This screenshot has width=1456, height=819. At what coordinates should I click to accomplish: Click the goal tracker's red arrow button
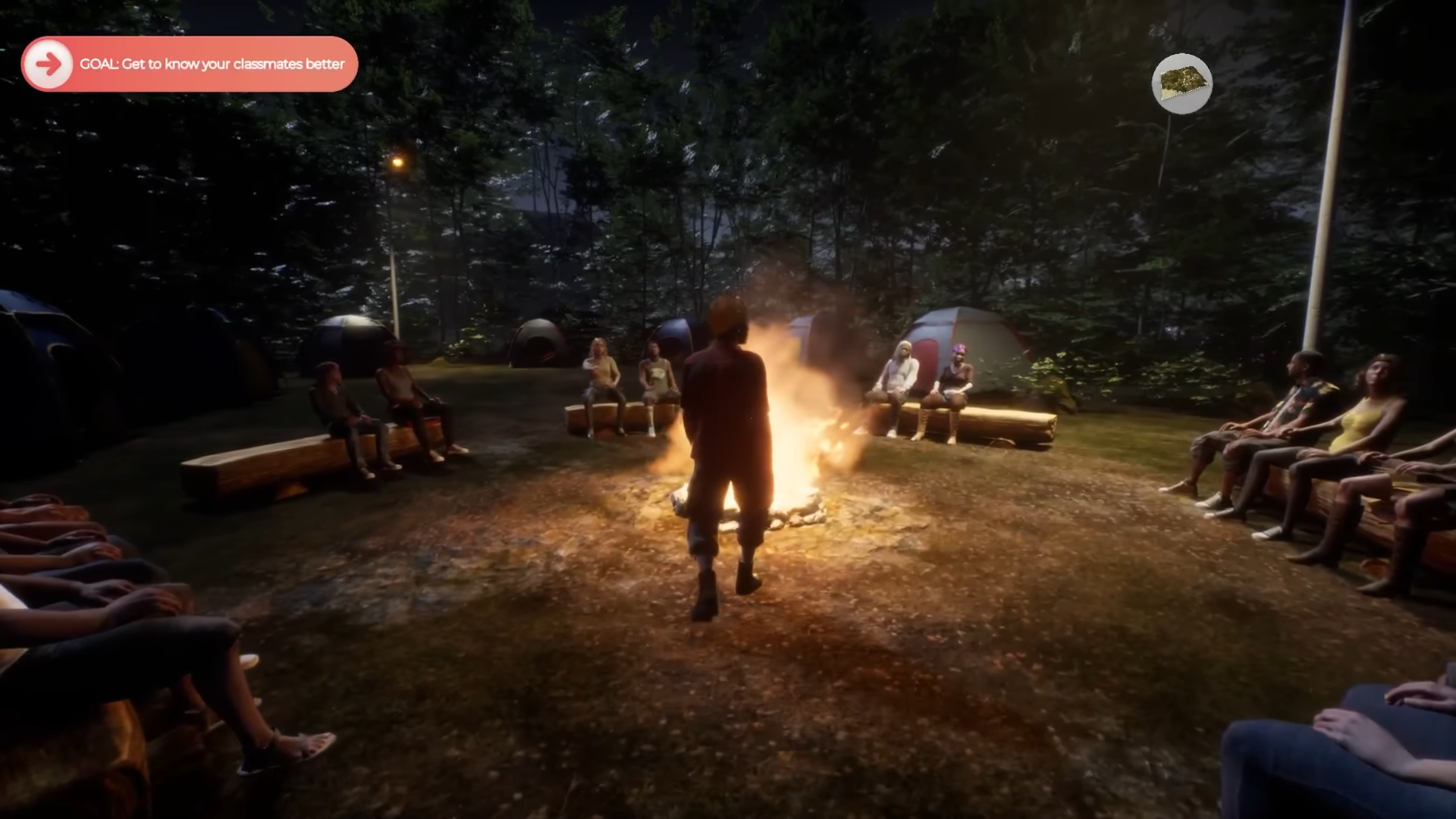(48, 64)
